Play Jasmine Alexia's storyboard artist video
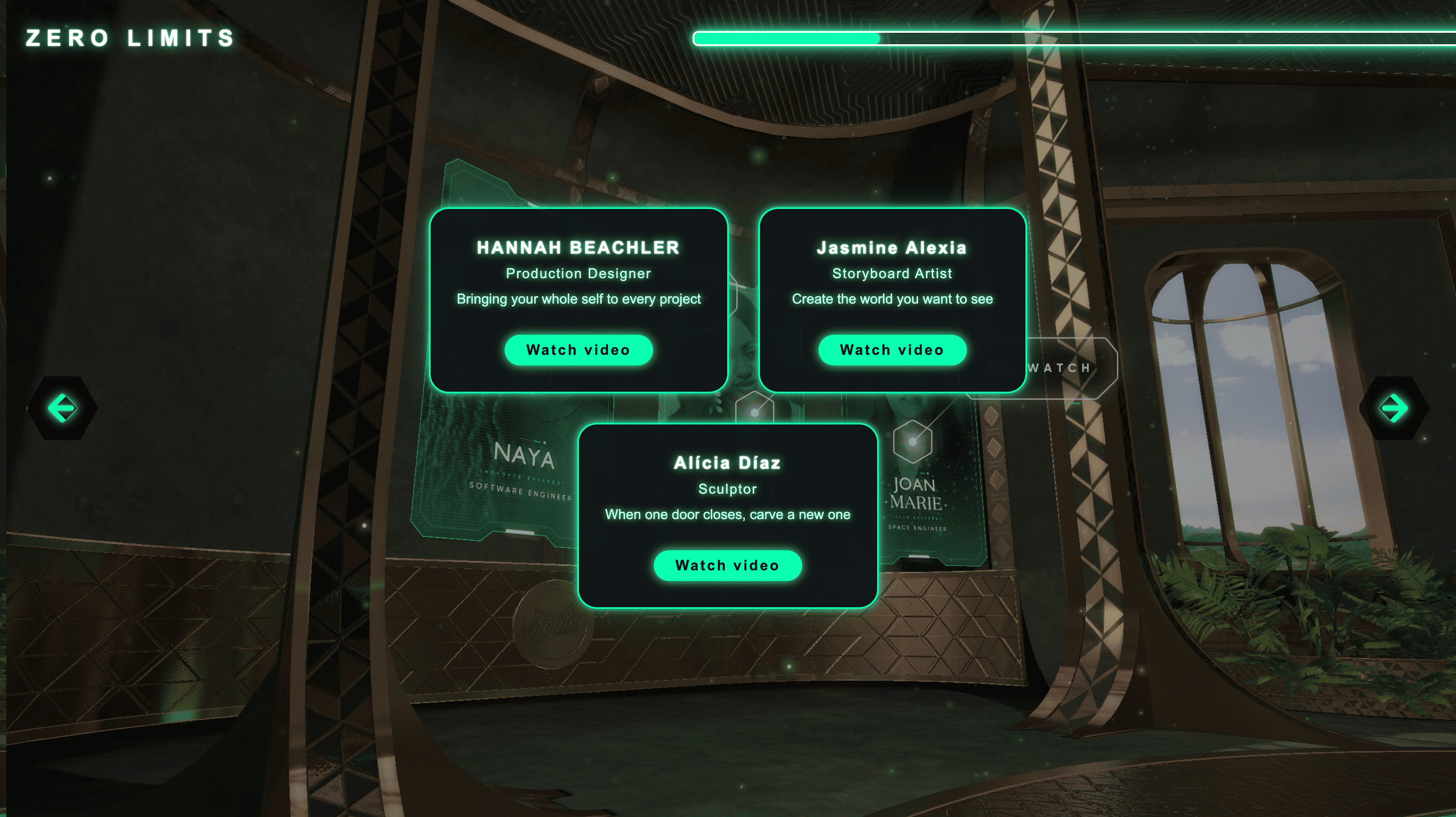This screenshot has width=1456, height=817. (892, 350)
